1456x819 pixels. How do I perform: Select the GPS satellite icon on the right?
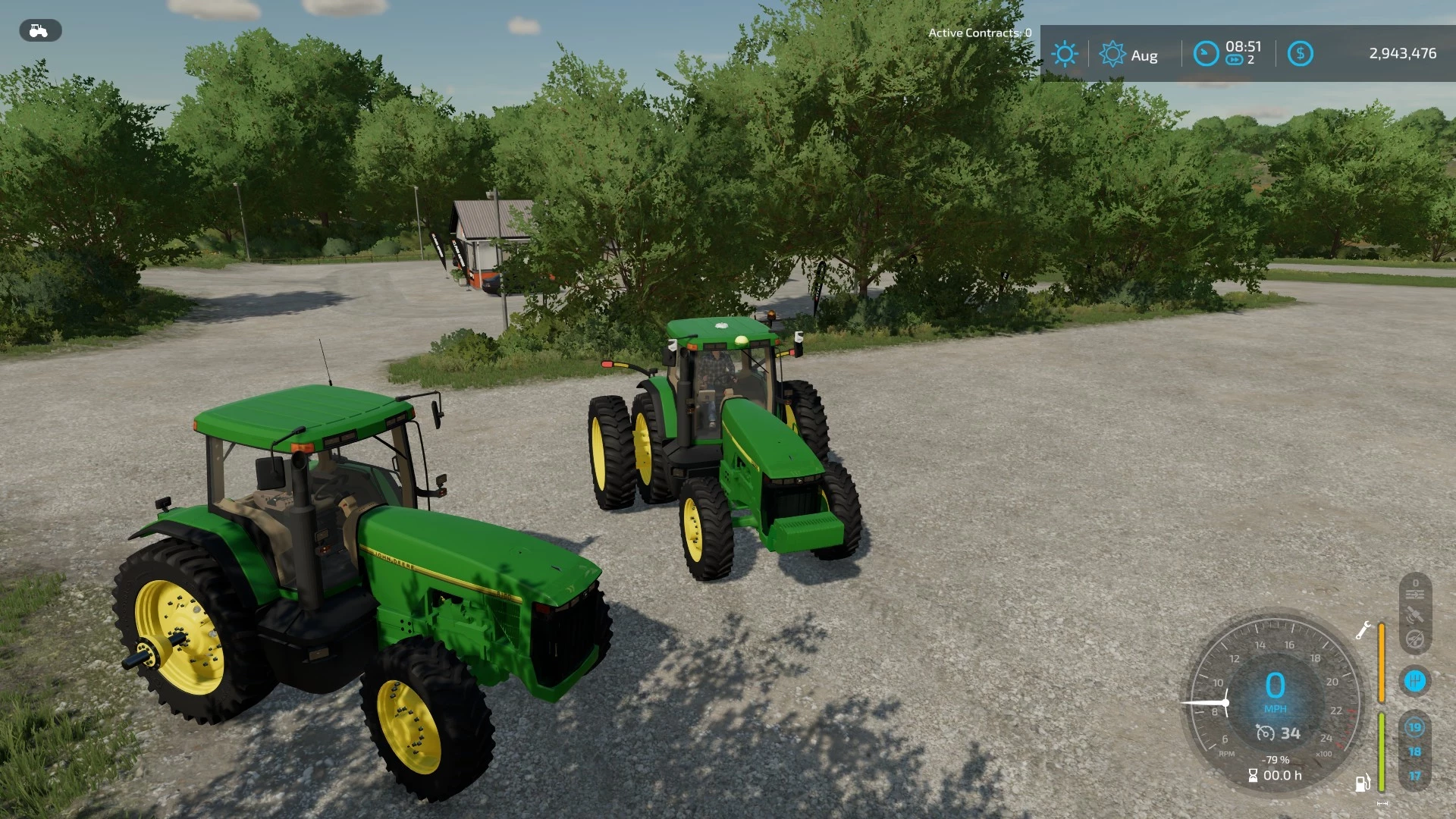tap(1415, 614)
